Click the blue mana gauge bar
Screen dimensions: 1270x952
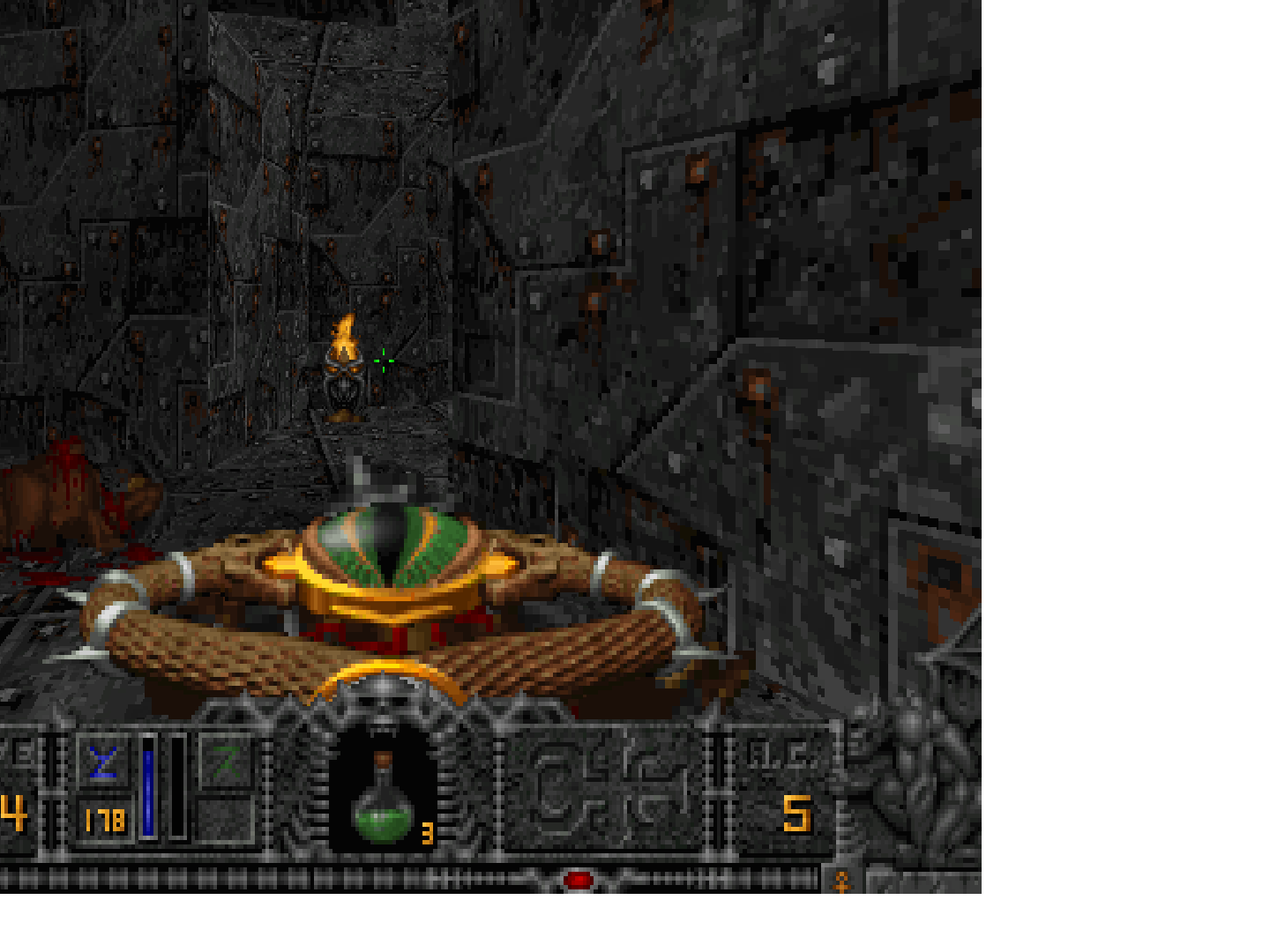coord(147,789)
